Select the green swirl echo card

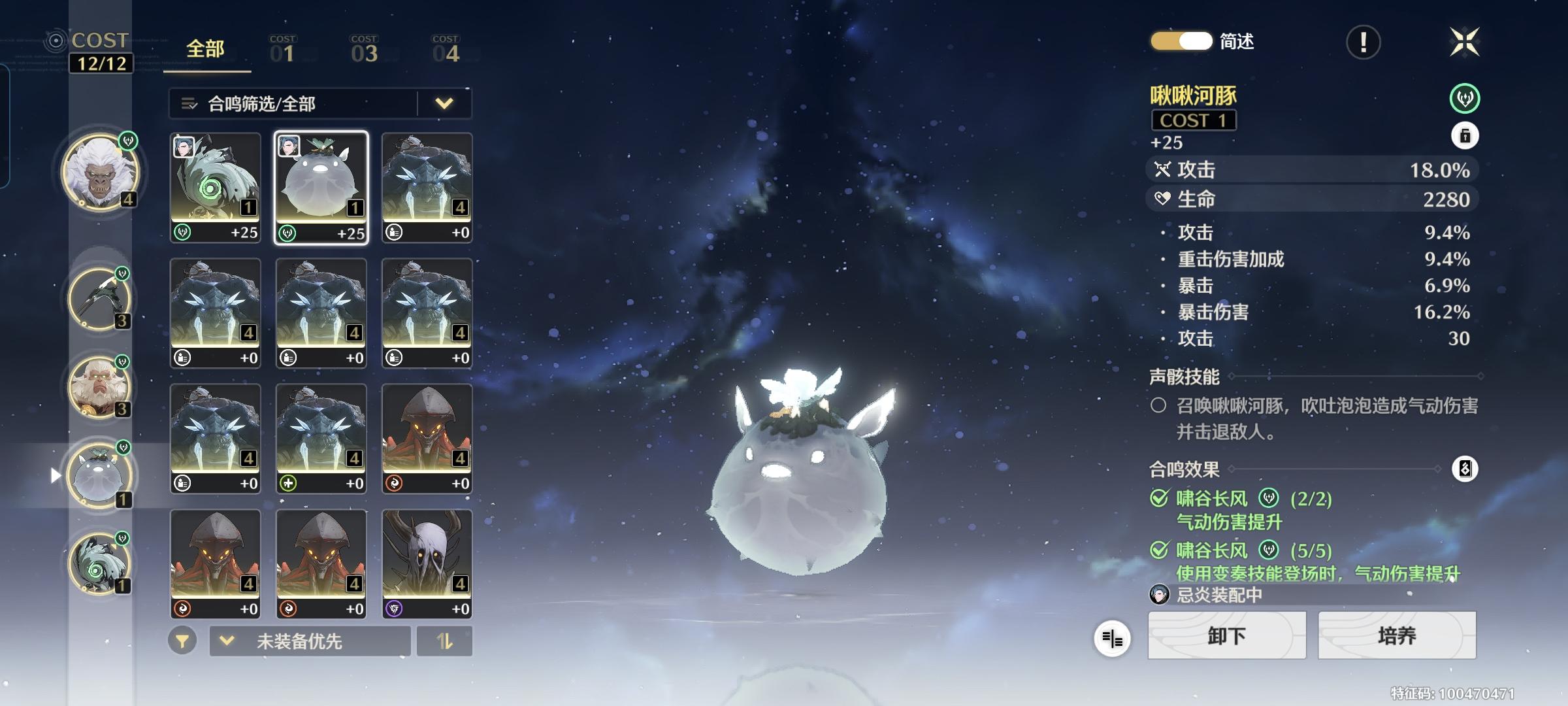[x=215, y=188]
